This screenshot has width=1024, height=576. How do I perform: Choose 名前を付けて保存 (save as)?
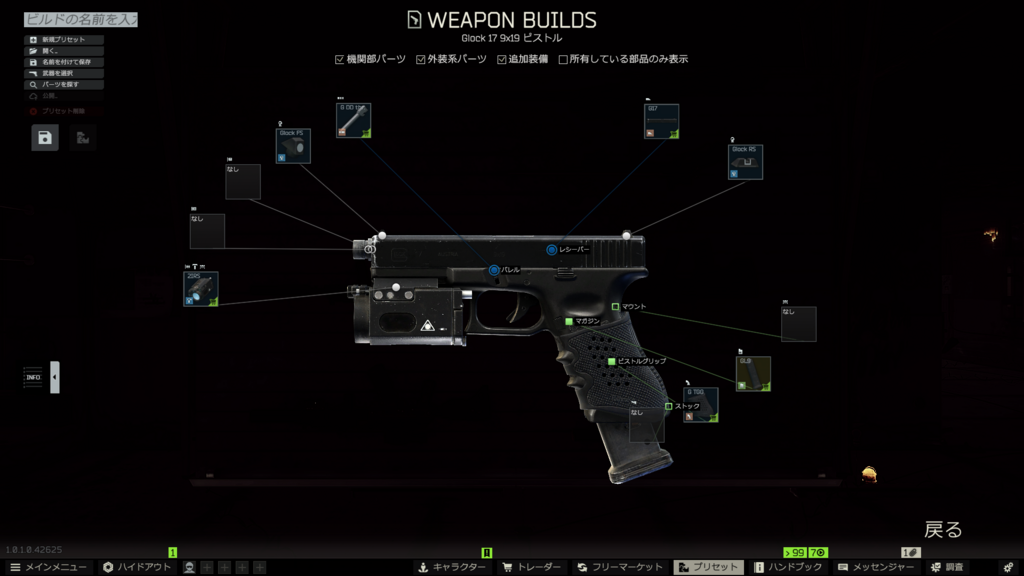[x=65, y=62]
